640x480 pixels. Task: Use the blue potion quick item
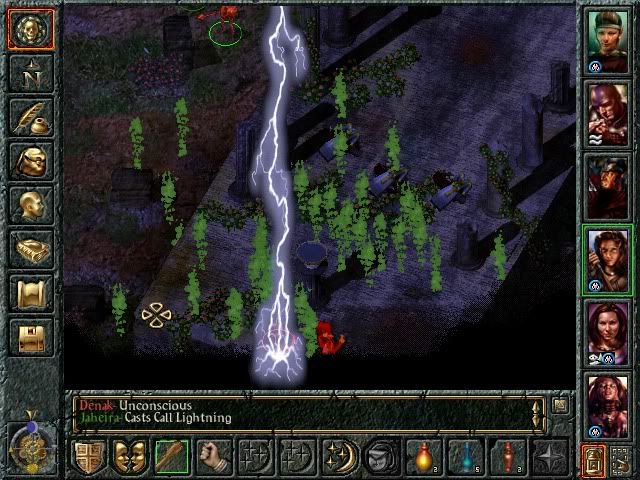[465, 458]
